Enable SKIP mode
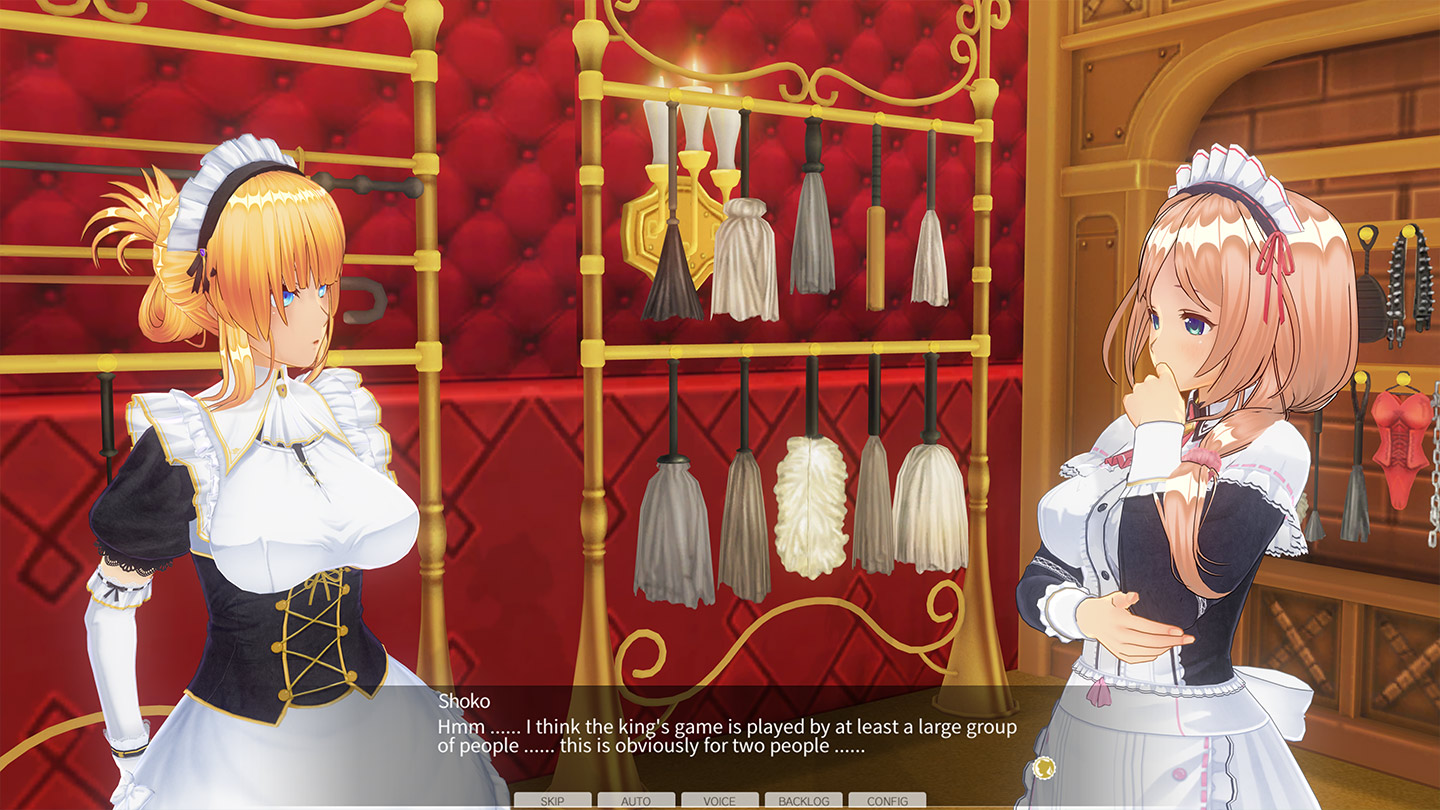The height and width of the screenshot is (810, 1440). point(550,800)
